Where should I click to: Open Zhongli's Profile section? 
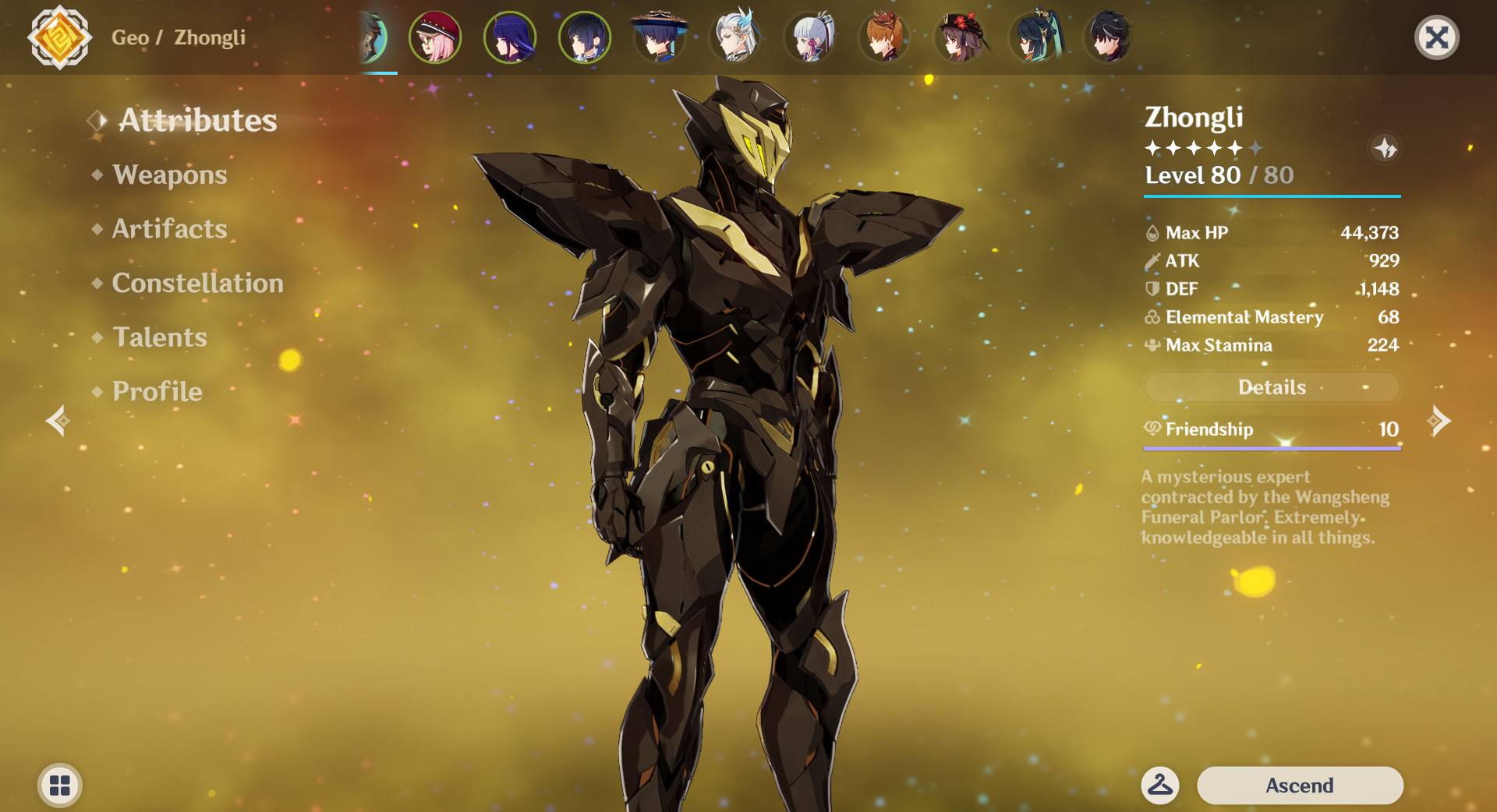156,392
